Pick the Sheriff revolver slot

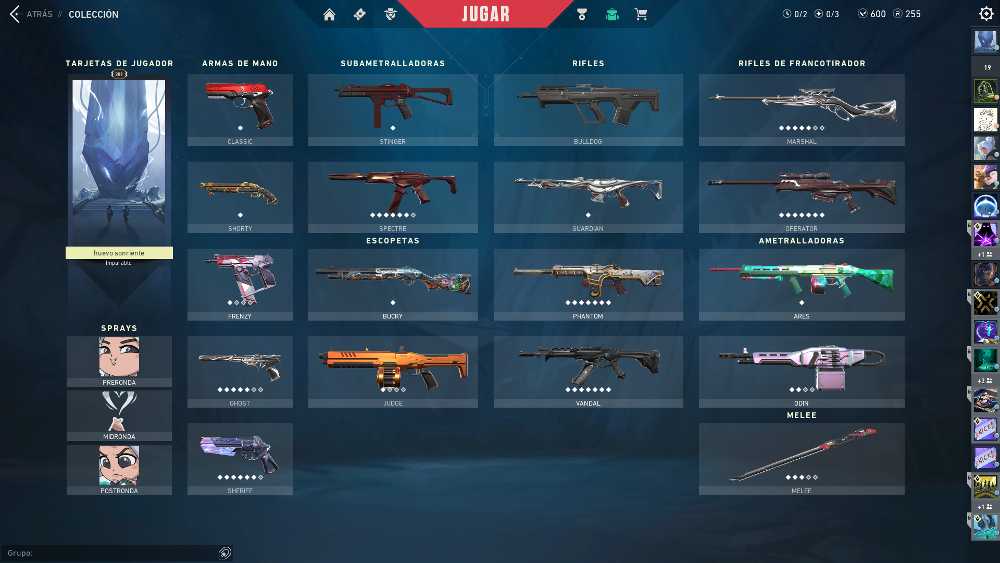(x=240, y=455)
